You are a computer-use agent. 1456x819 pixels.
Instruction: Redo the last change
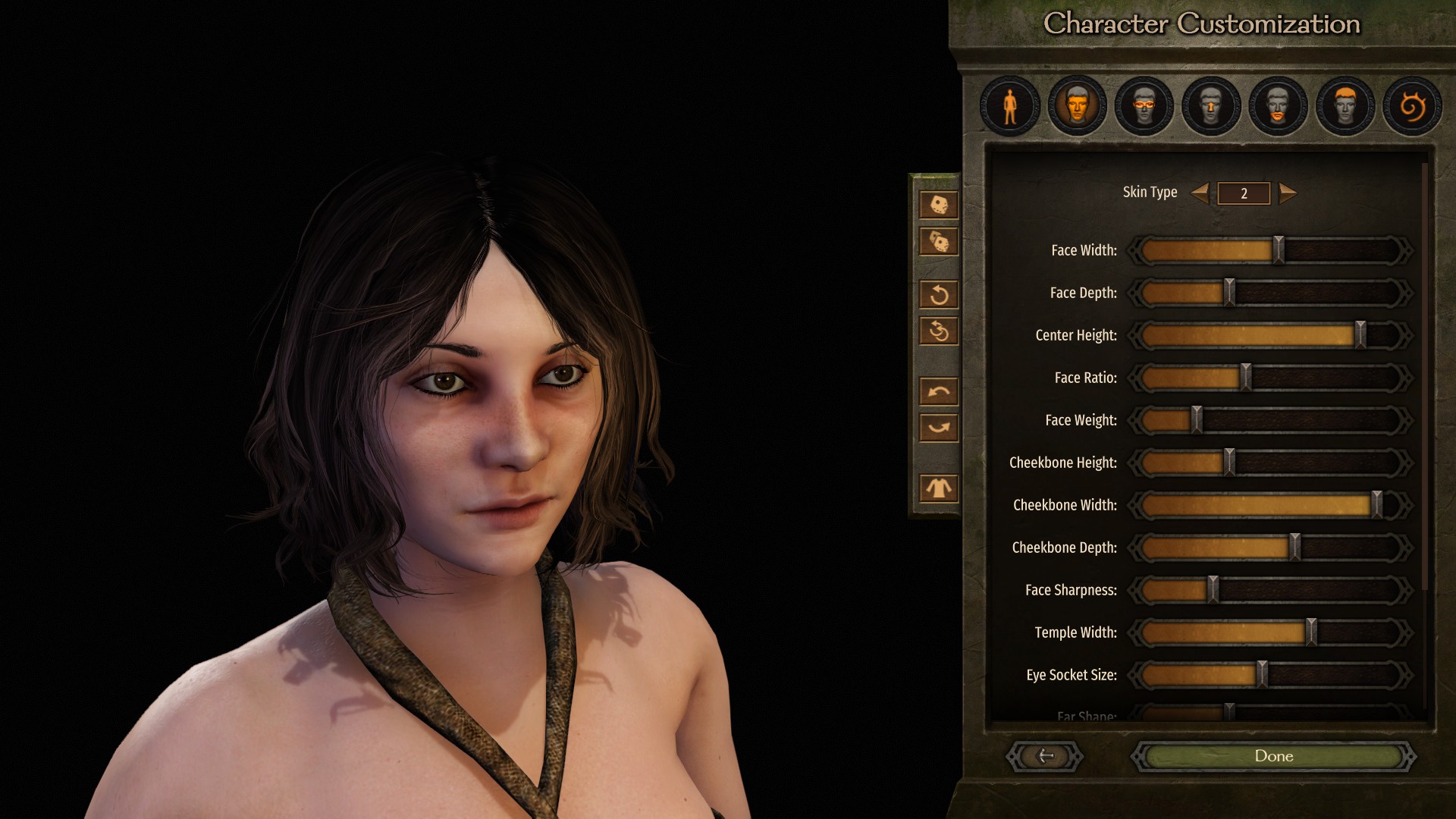point(939,428)
